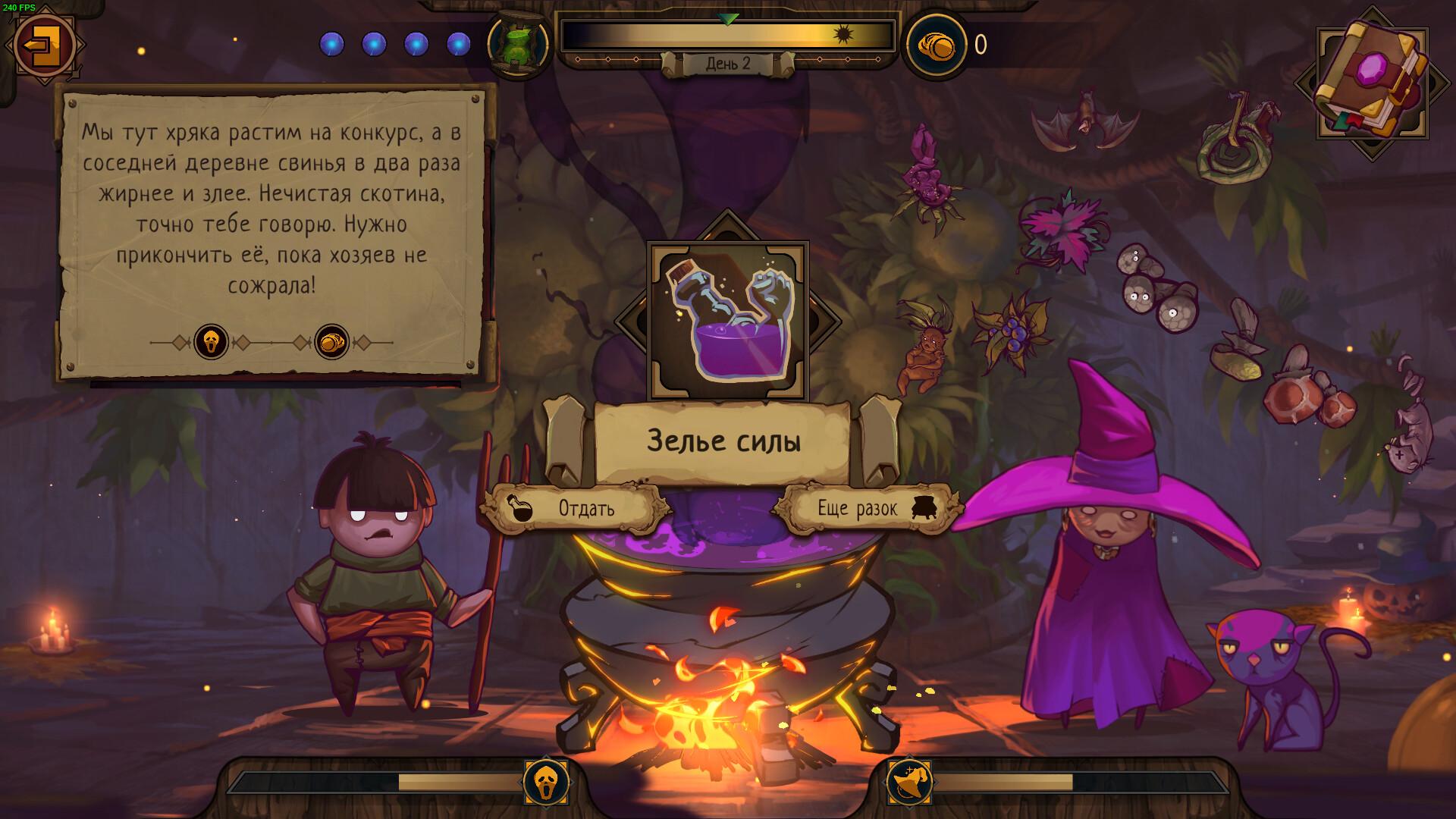Select the Зелье силы potion card
This screenshot has width=1456, height=819.
tap(727, 321)
